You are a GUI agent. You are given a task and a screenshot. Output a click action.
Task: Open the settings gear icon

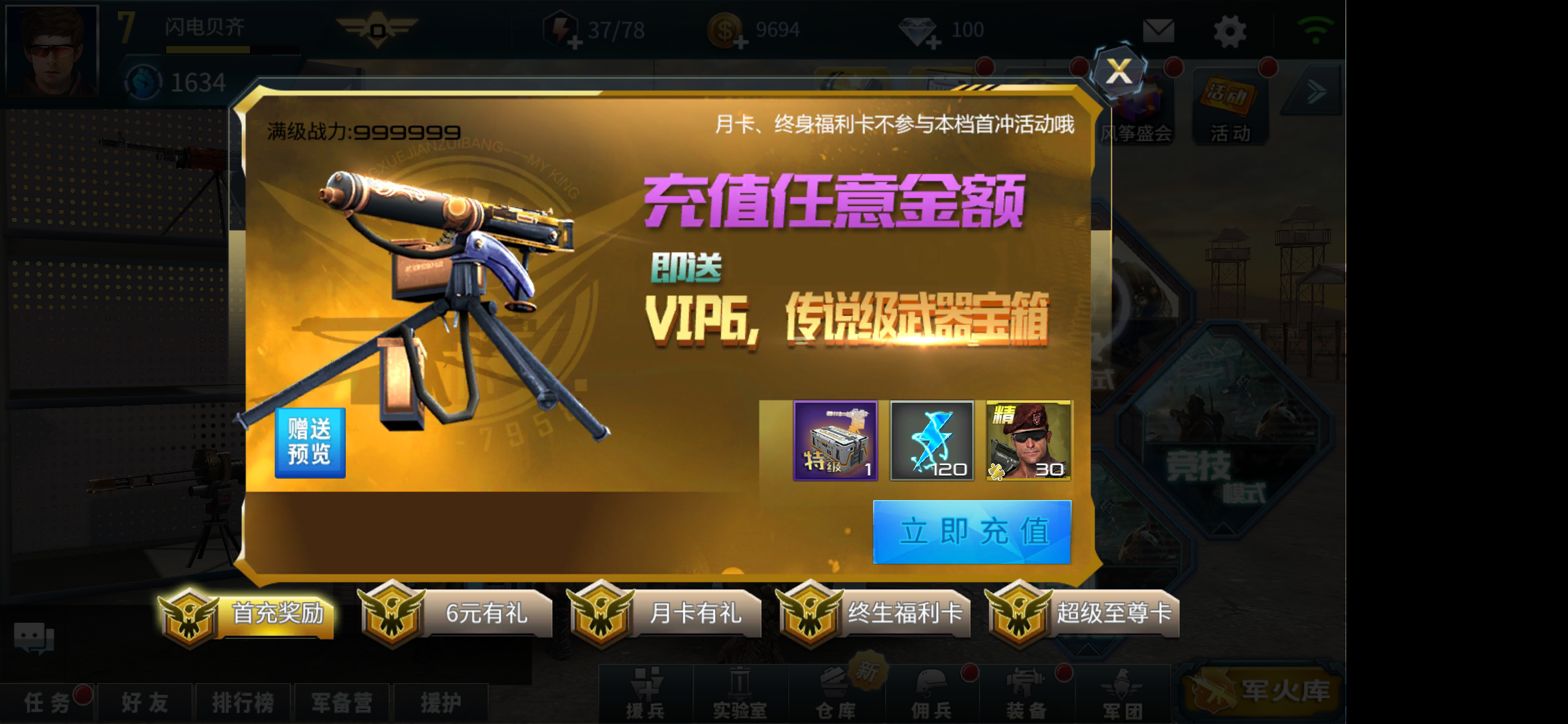(1228, 30)
